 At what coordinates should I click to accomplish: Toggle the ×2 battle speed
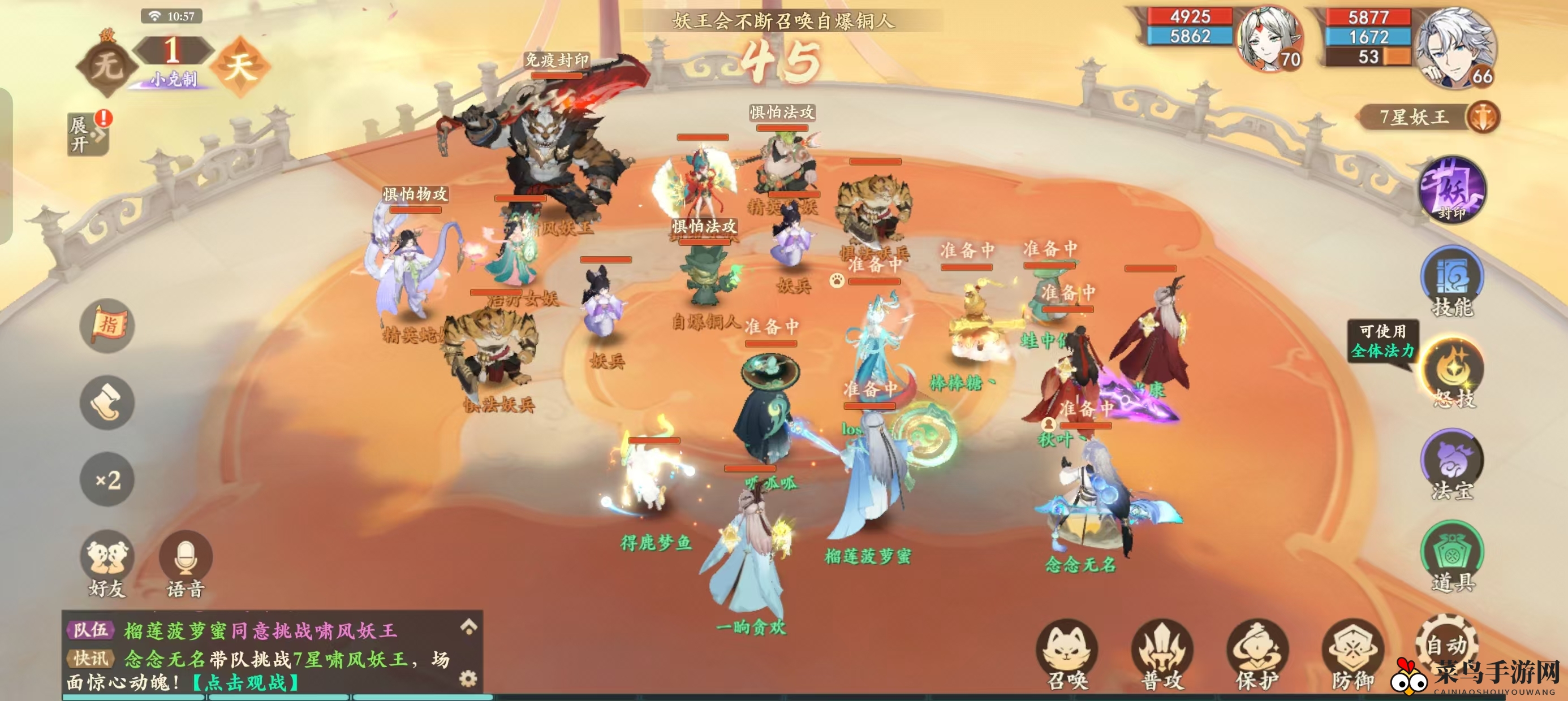[107, 479]
